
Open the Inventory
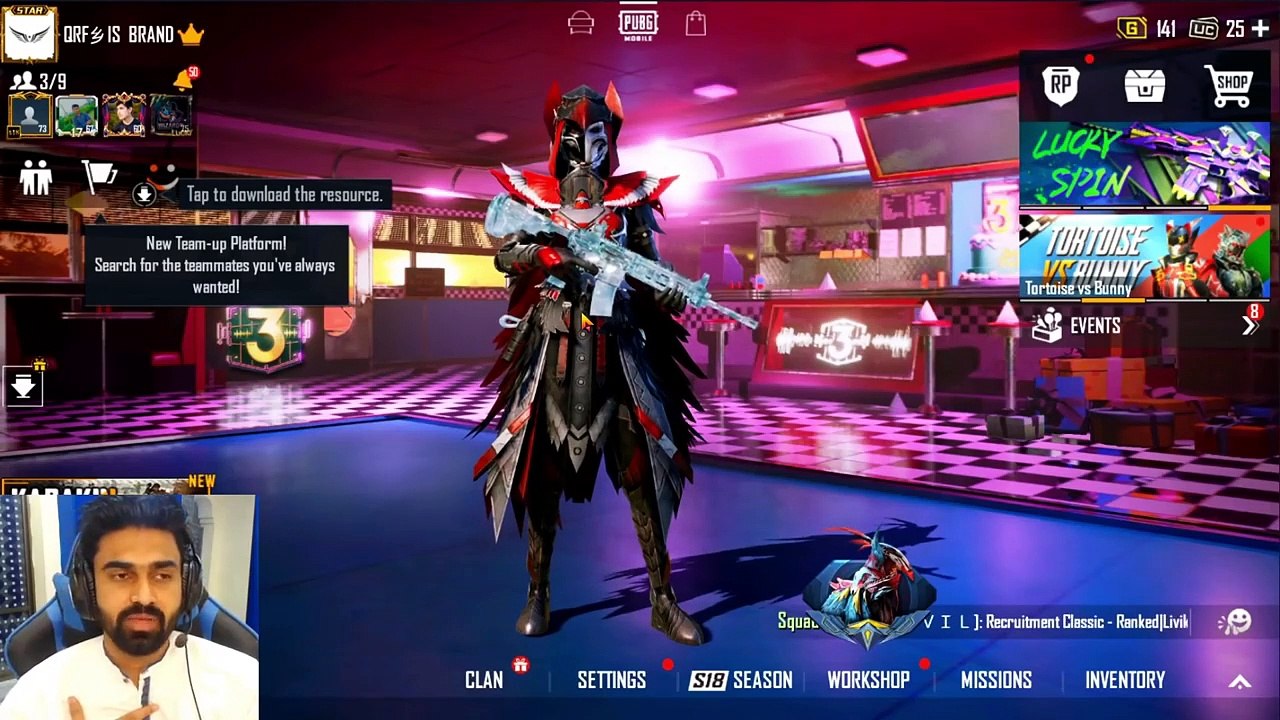tap(1125, 680)
